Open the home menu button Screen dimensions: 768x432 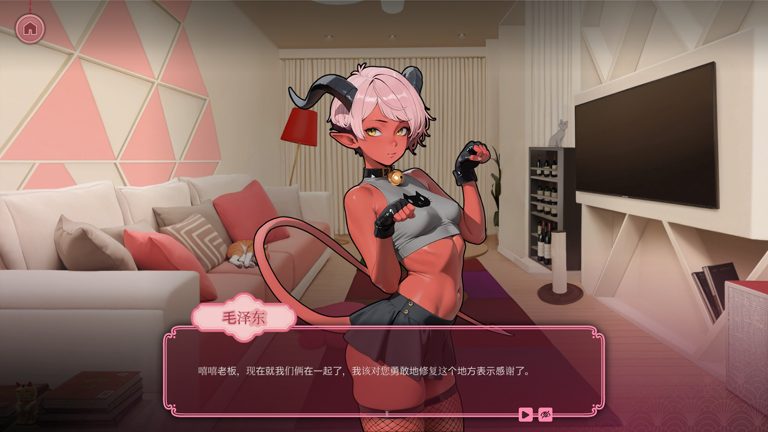click(30, 28)
